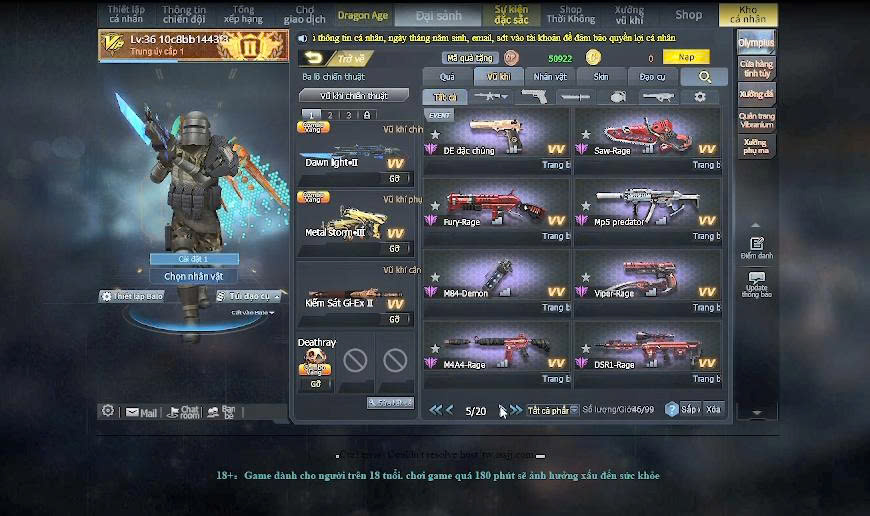Choose the DSR1-Rage sniper rifle
Viewport: 870px width, 516px height.
tap(647, 352)
